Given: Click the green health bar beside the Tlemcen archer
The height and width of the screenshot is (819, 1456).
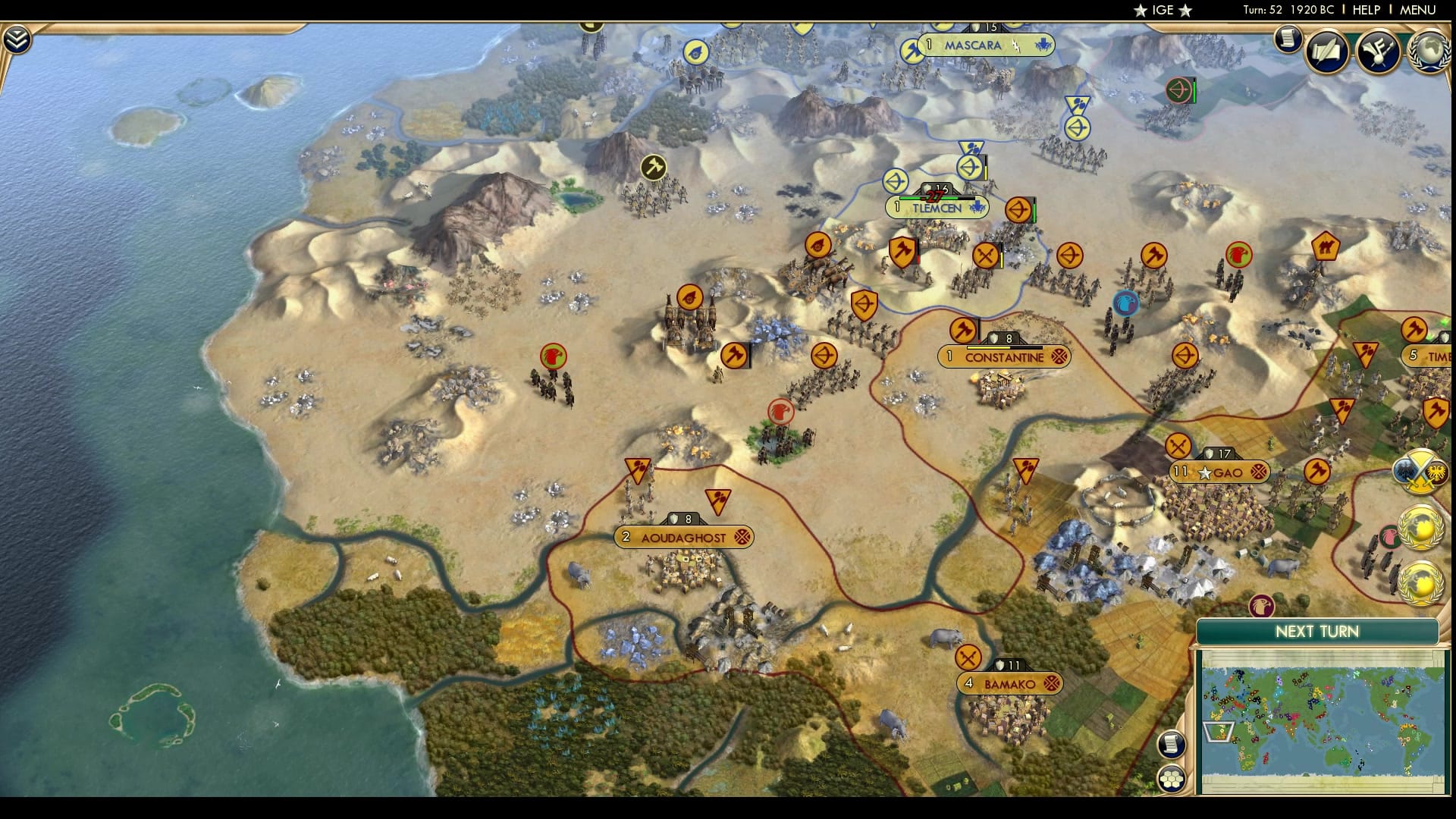Looking at the screenshot, I should pos(1034,211).
